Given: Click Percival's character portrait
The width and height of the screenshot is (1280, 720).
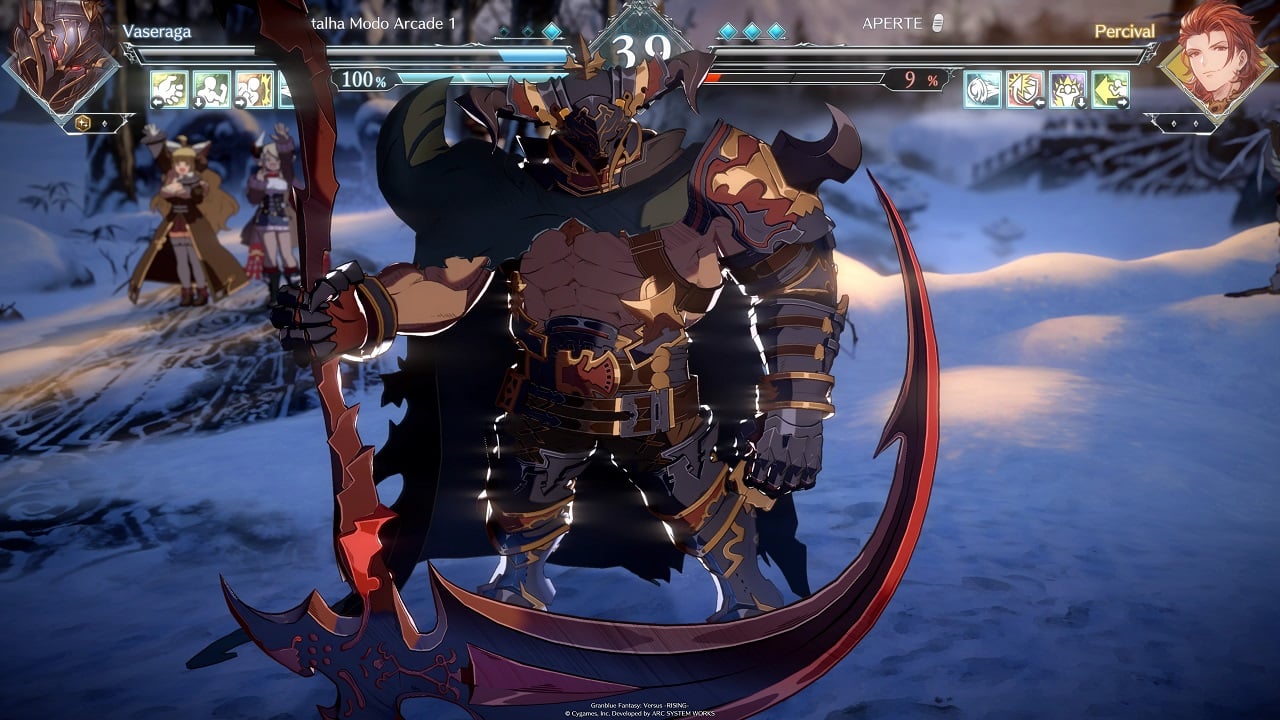Looking at the screenshot, I should pos(1216,55).
